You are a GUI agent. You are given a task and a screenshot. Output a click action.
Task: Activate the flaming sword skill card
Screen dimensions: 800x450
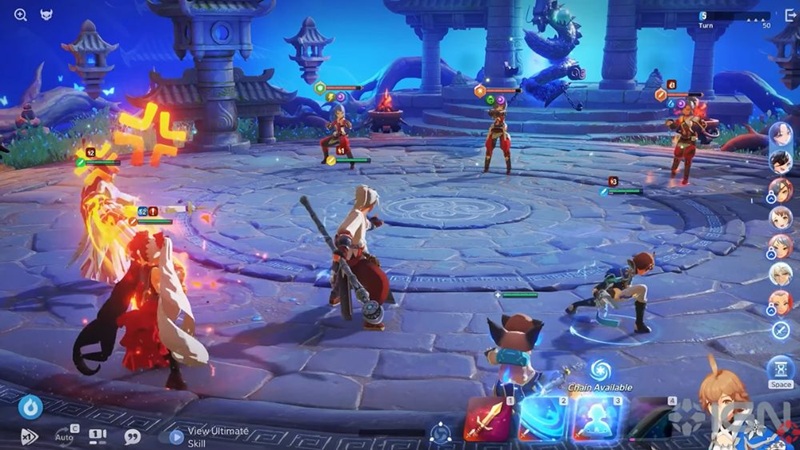(487, 420)
